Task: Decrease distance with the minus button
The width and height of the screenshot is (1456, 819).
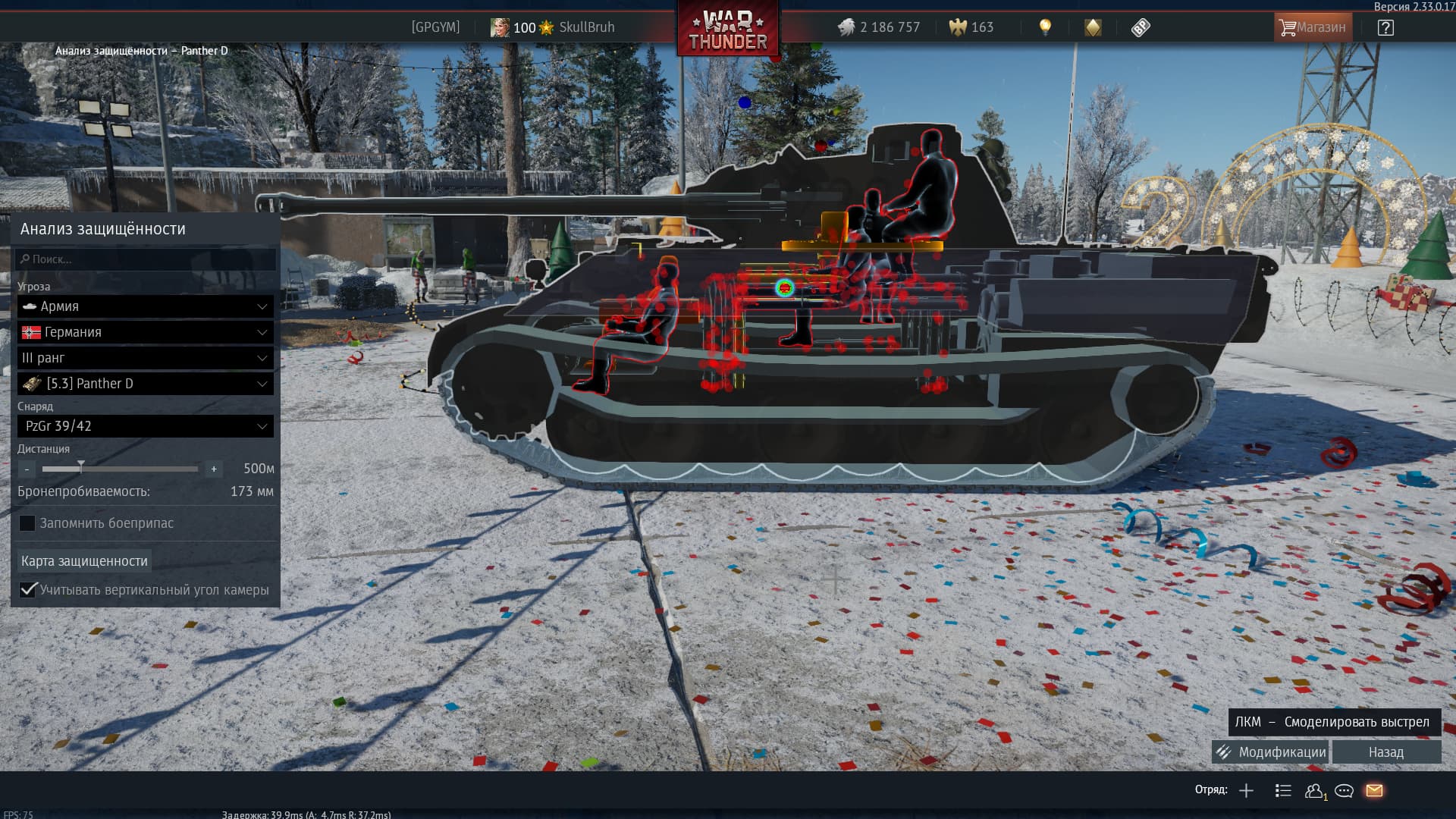Action: (x=27, y=469)
